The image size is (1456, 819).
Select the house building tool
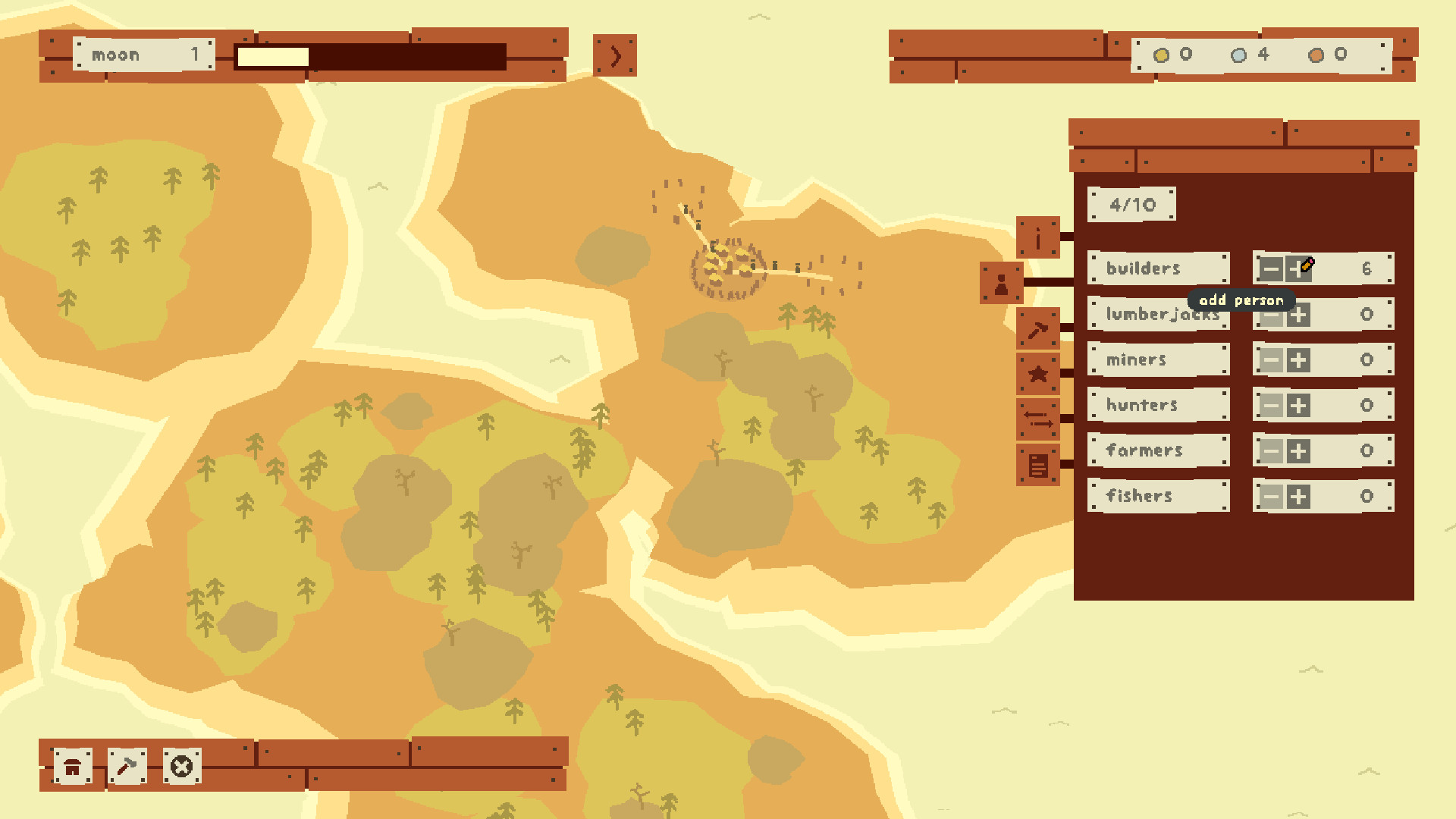pos(71,767)
